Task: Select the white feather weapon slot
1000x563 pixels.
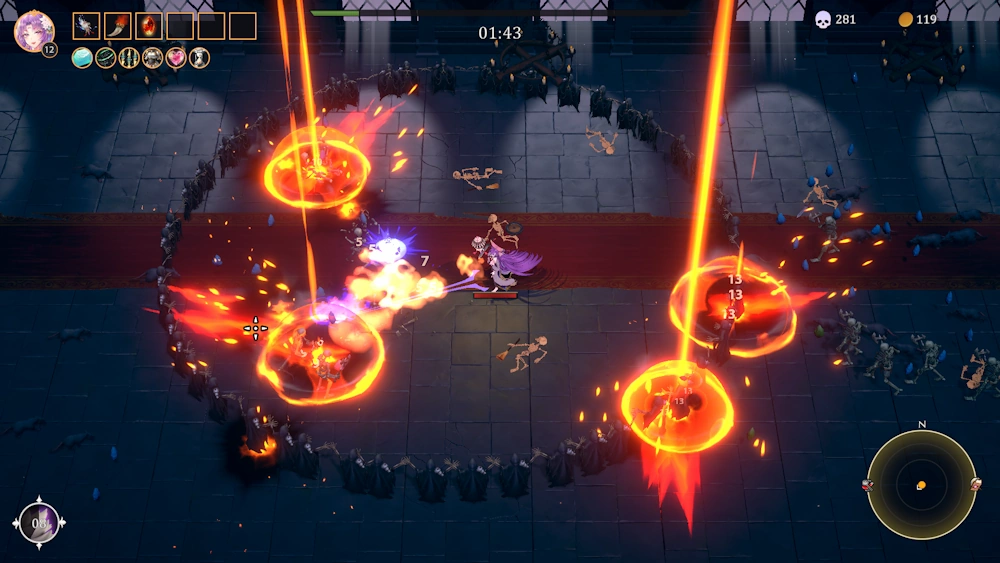Action: pos(87,26)
